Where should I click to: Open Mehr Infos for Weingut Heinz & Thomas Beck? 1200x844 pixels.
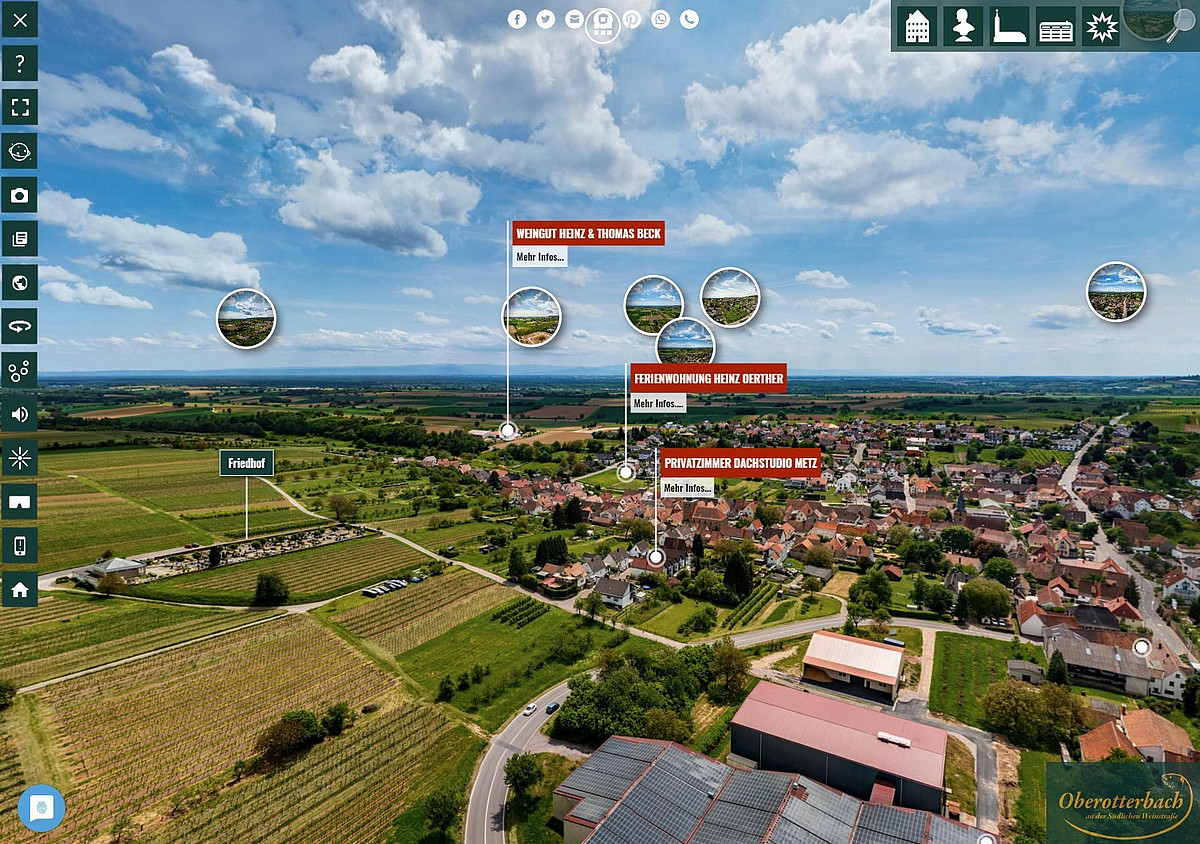click(540, 257)
